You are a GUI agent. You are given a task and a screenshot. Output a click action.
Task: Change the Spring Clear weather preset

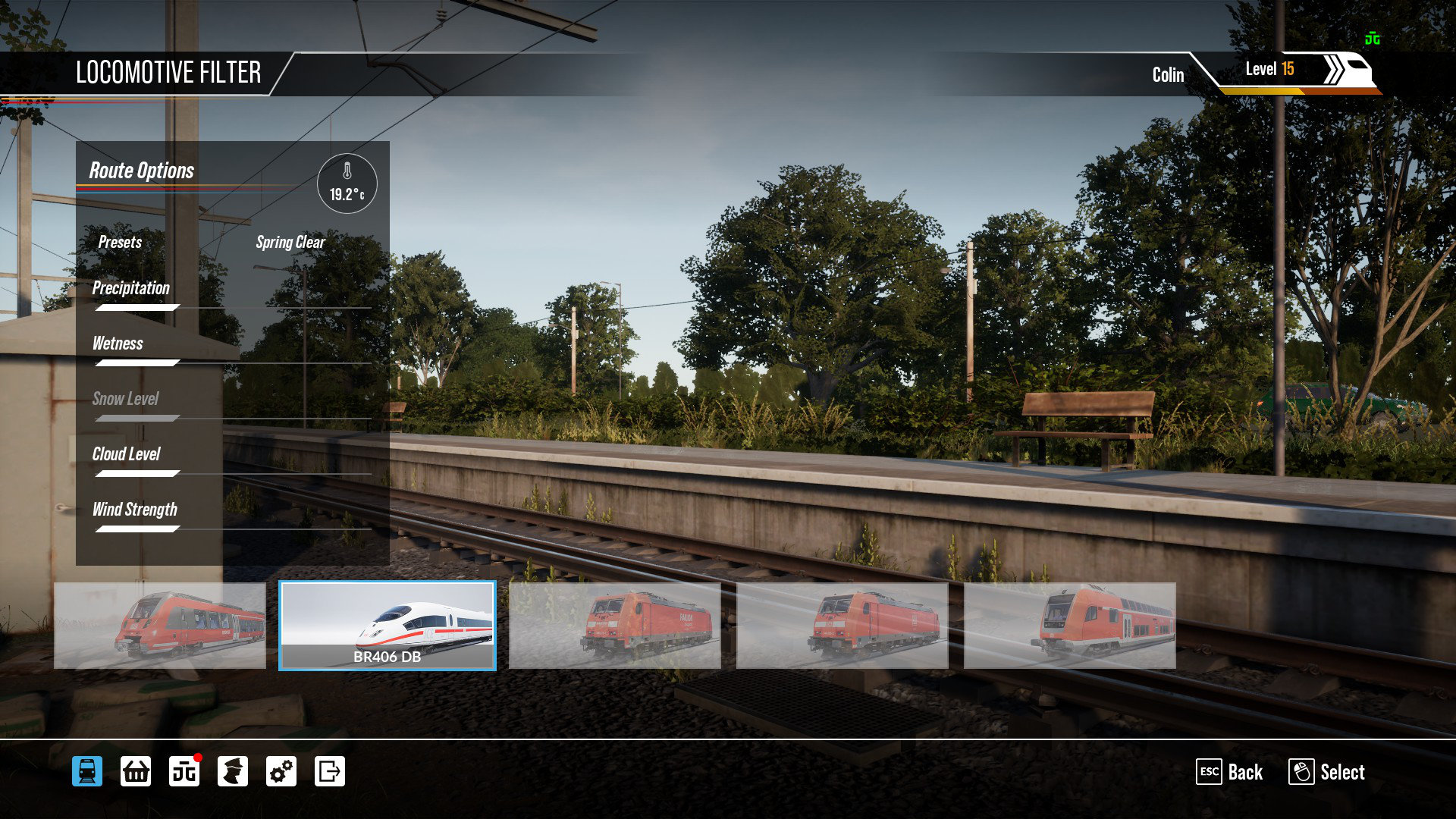290,243
